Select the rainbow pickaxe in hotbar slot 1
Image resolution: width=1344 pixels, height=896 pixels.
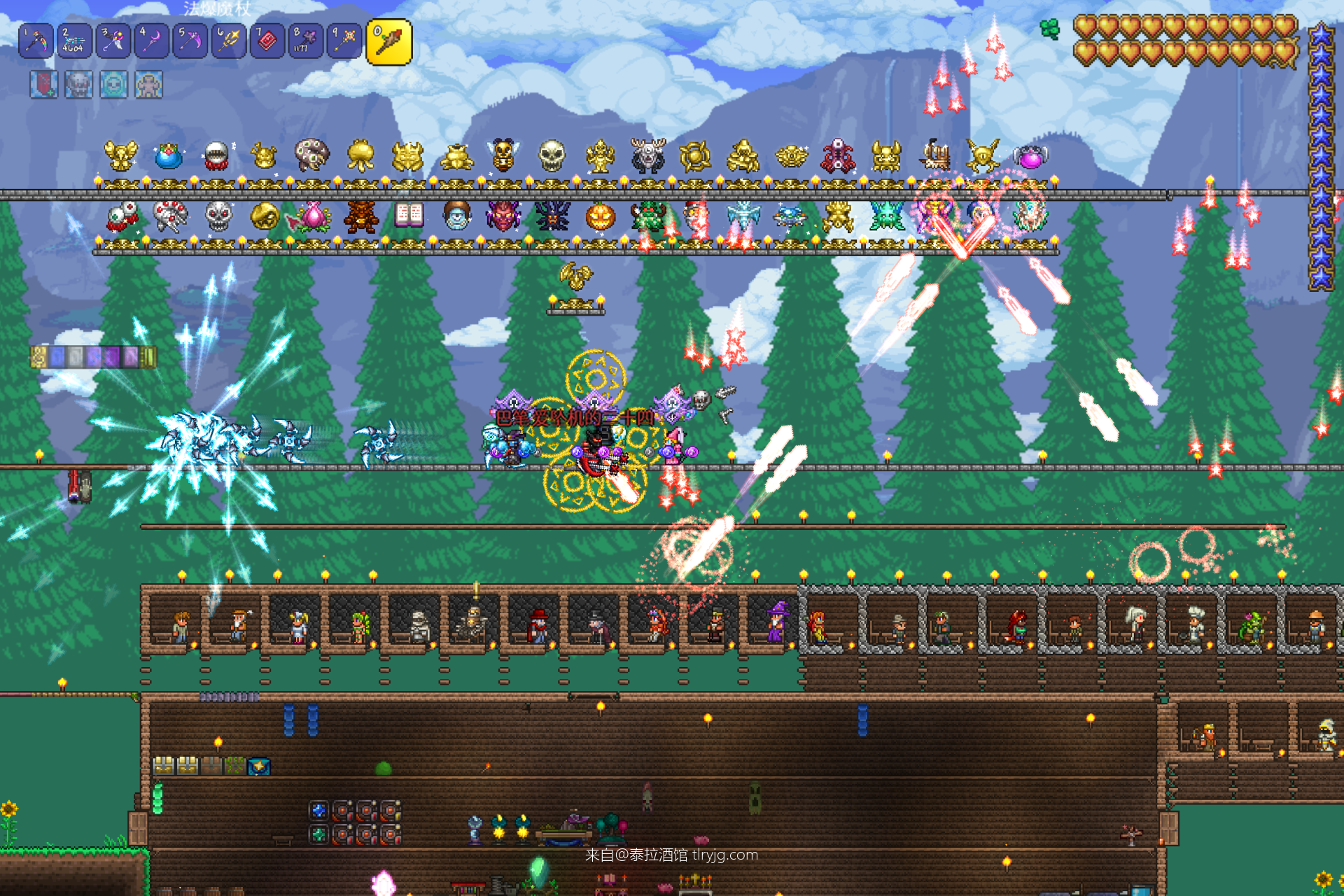(36, 41)
